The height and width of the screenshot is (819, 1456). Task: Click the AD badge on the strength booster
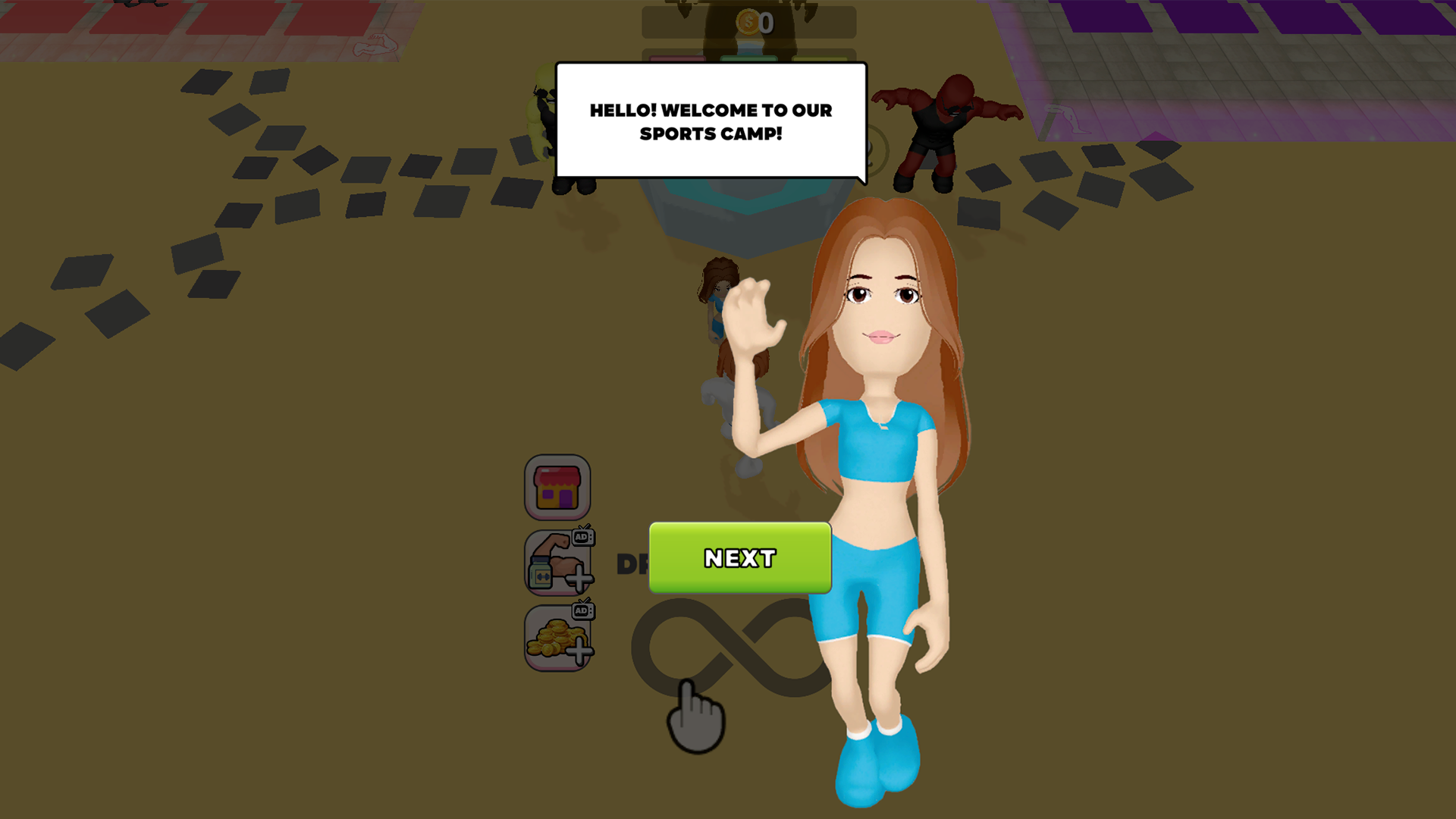[583, 536]
